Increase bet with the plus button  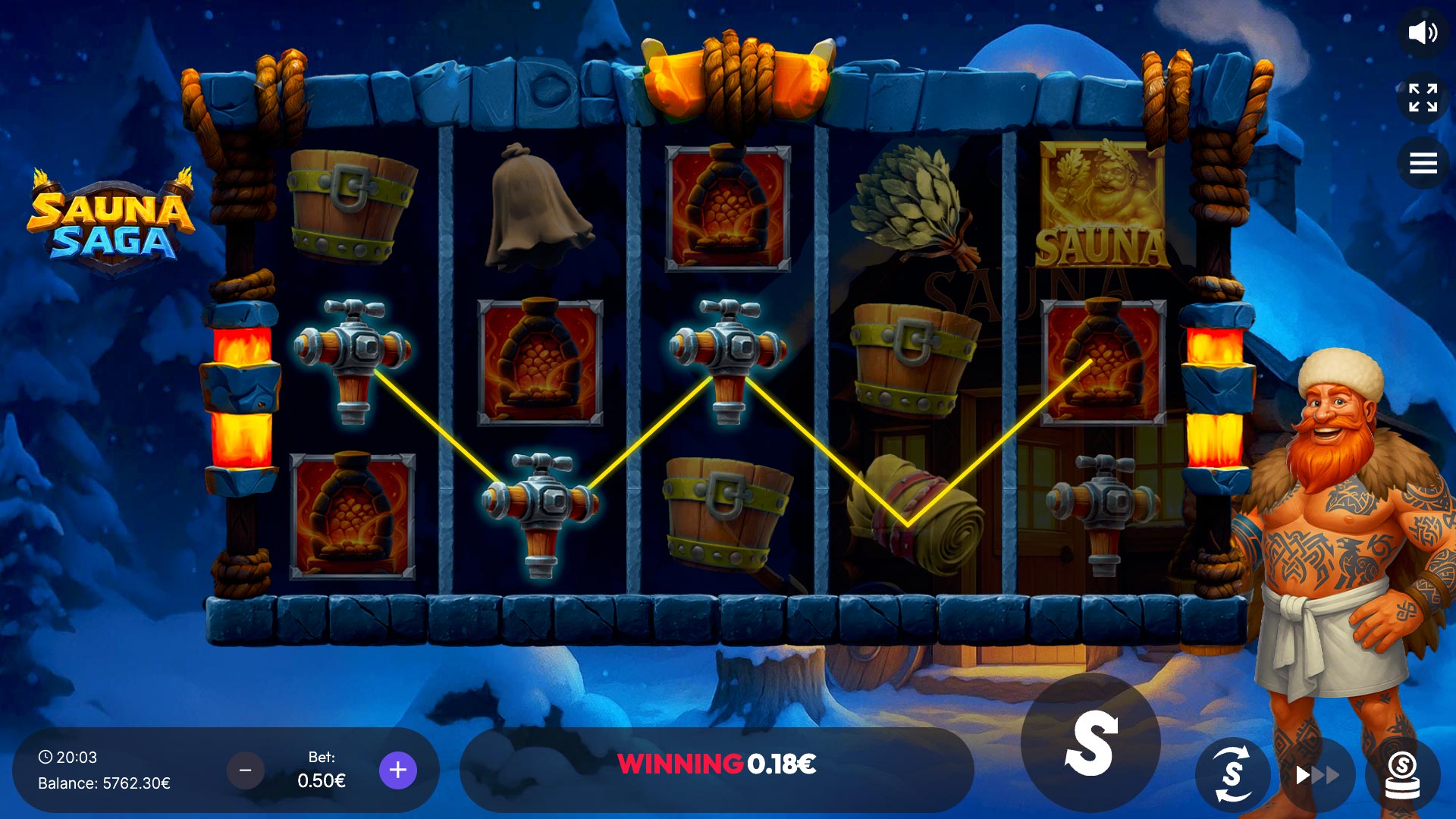pos(397,770)
